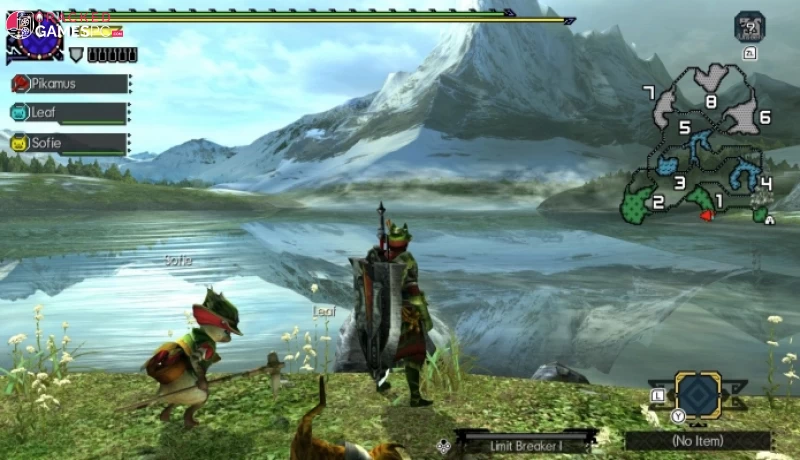Select the Pikamus party member entry
This screenshot has height=460, width=800.
(x=69, y=84)
